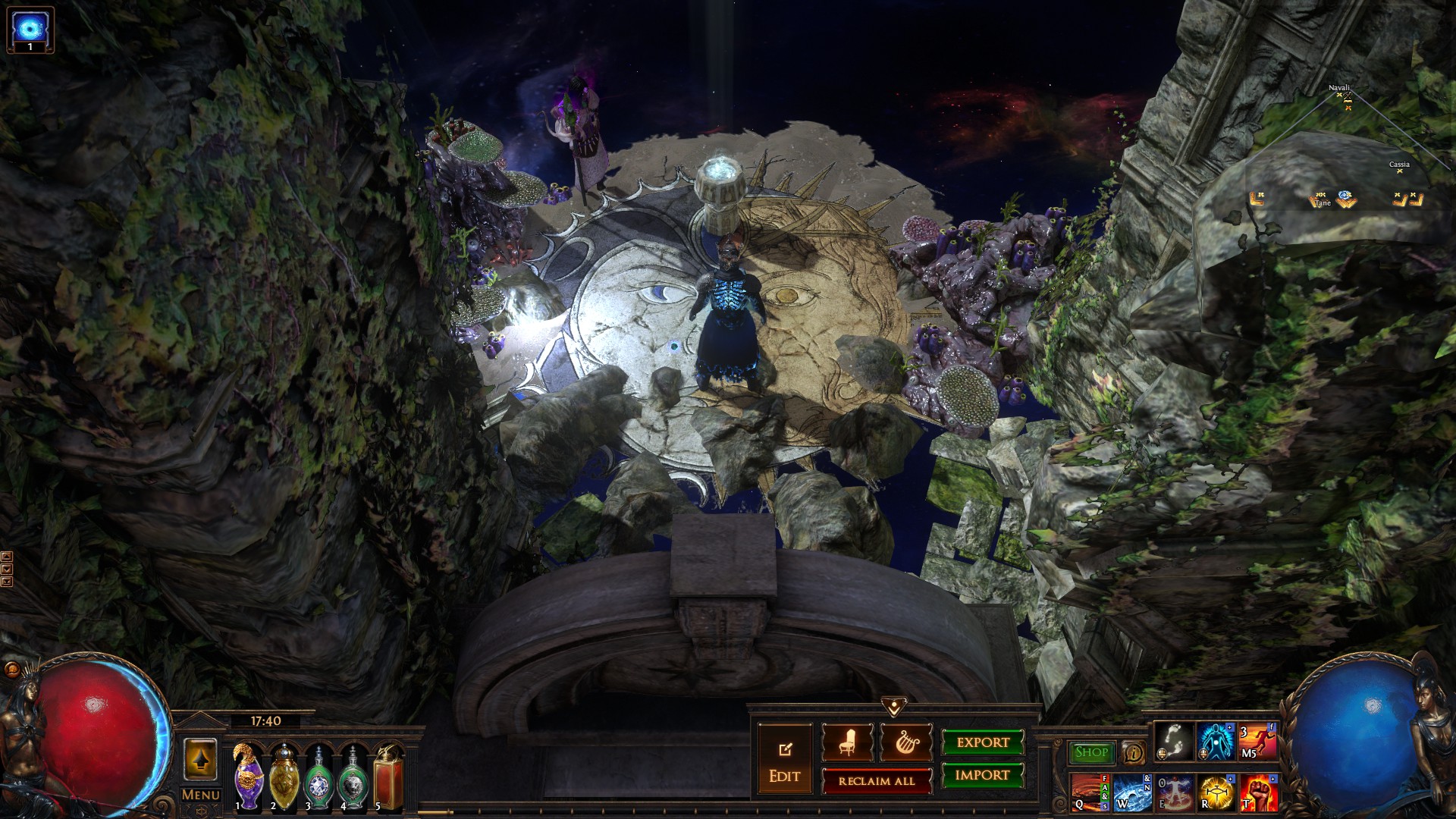Use the purple flask in slot 1
This screenshot has height=819, width=1456.
(249, 777)
